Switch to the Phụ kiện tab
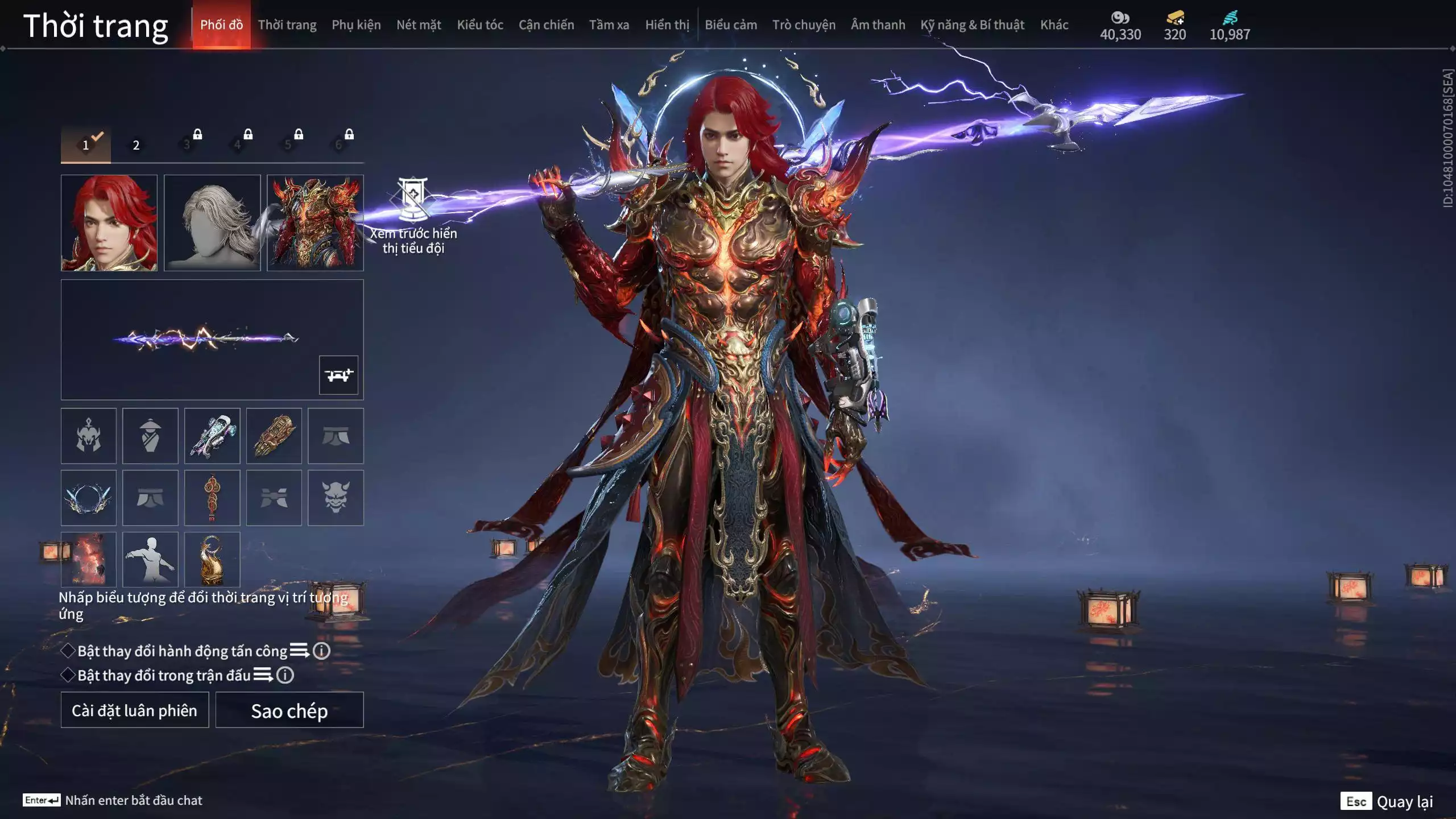The width and height of the screenshot is (1456, 819). 356,25
